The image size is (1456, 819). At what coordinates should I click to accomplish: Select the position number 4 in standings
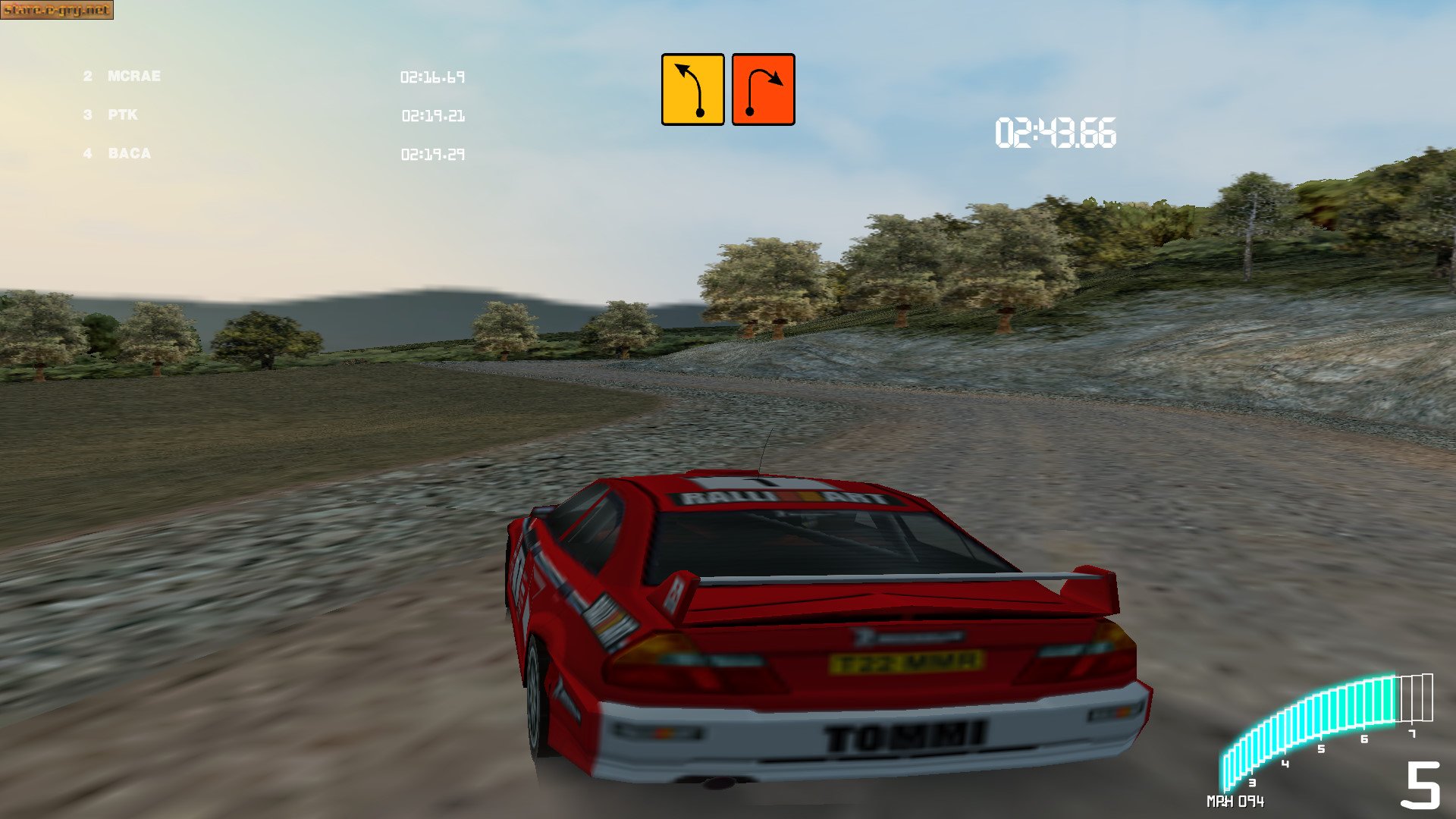click(86, 154)
